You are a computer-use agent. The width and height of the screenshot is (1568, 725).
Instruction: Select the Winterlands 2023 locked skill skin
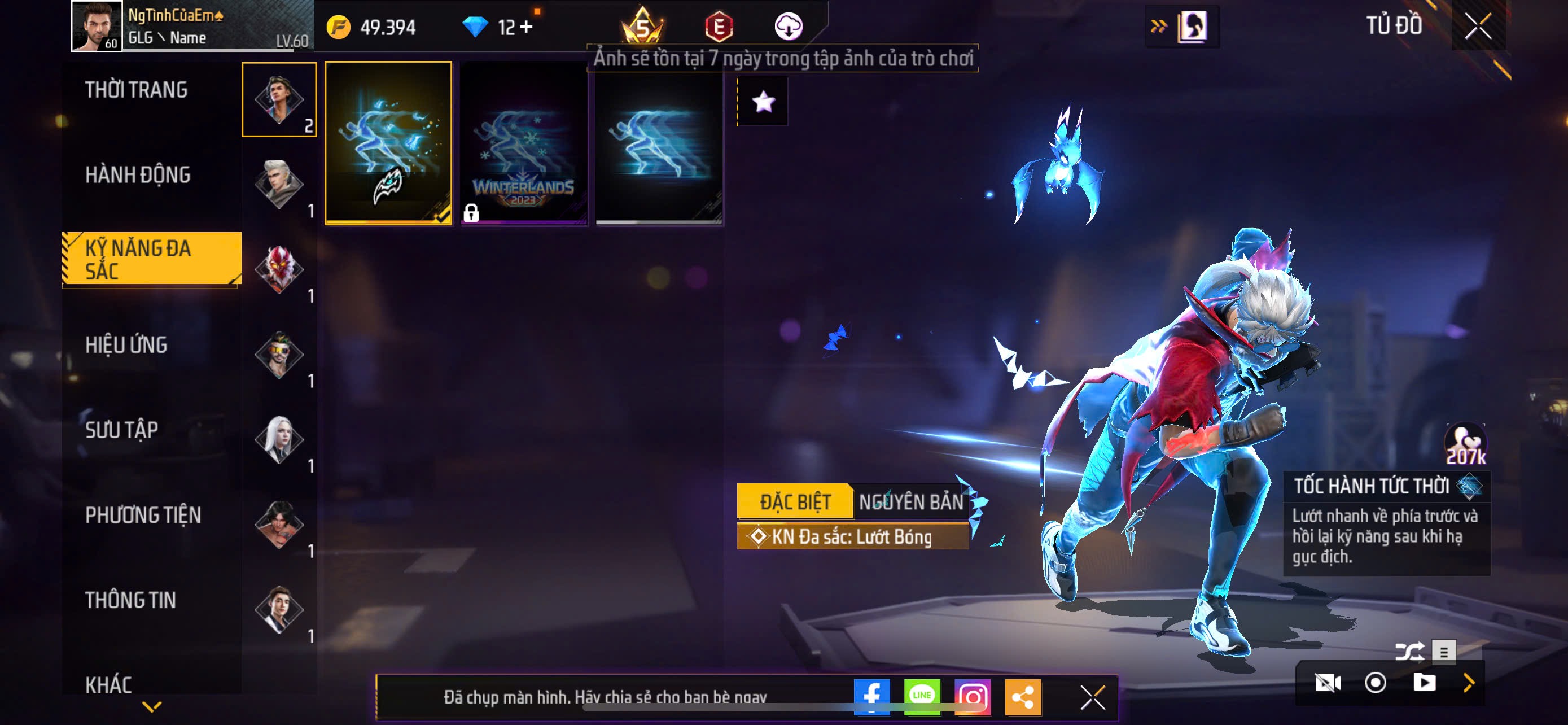pyautogui.click(x=523, y=143)
